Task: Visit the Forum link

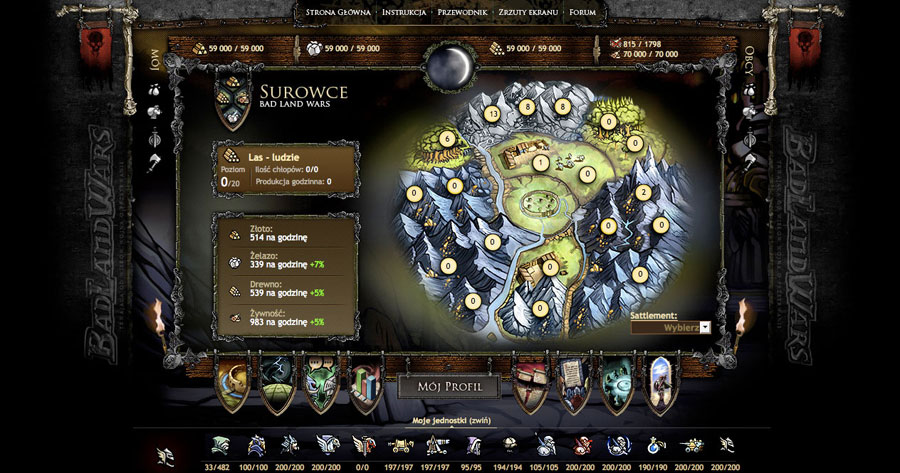Action: 583,13
